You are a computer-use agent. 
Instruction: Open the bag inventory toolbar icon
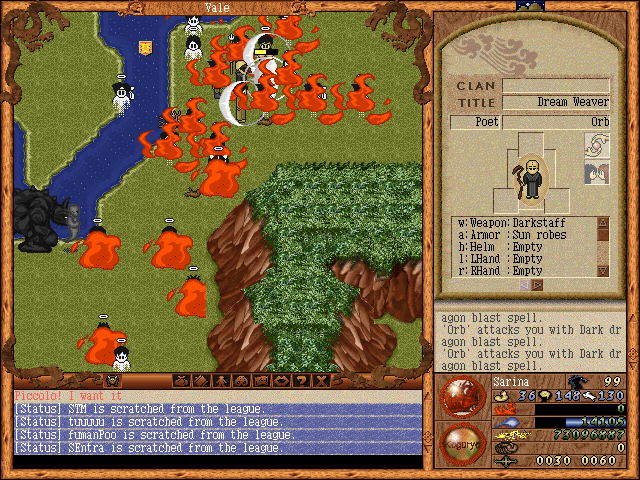click(182, 381)
